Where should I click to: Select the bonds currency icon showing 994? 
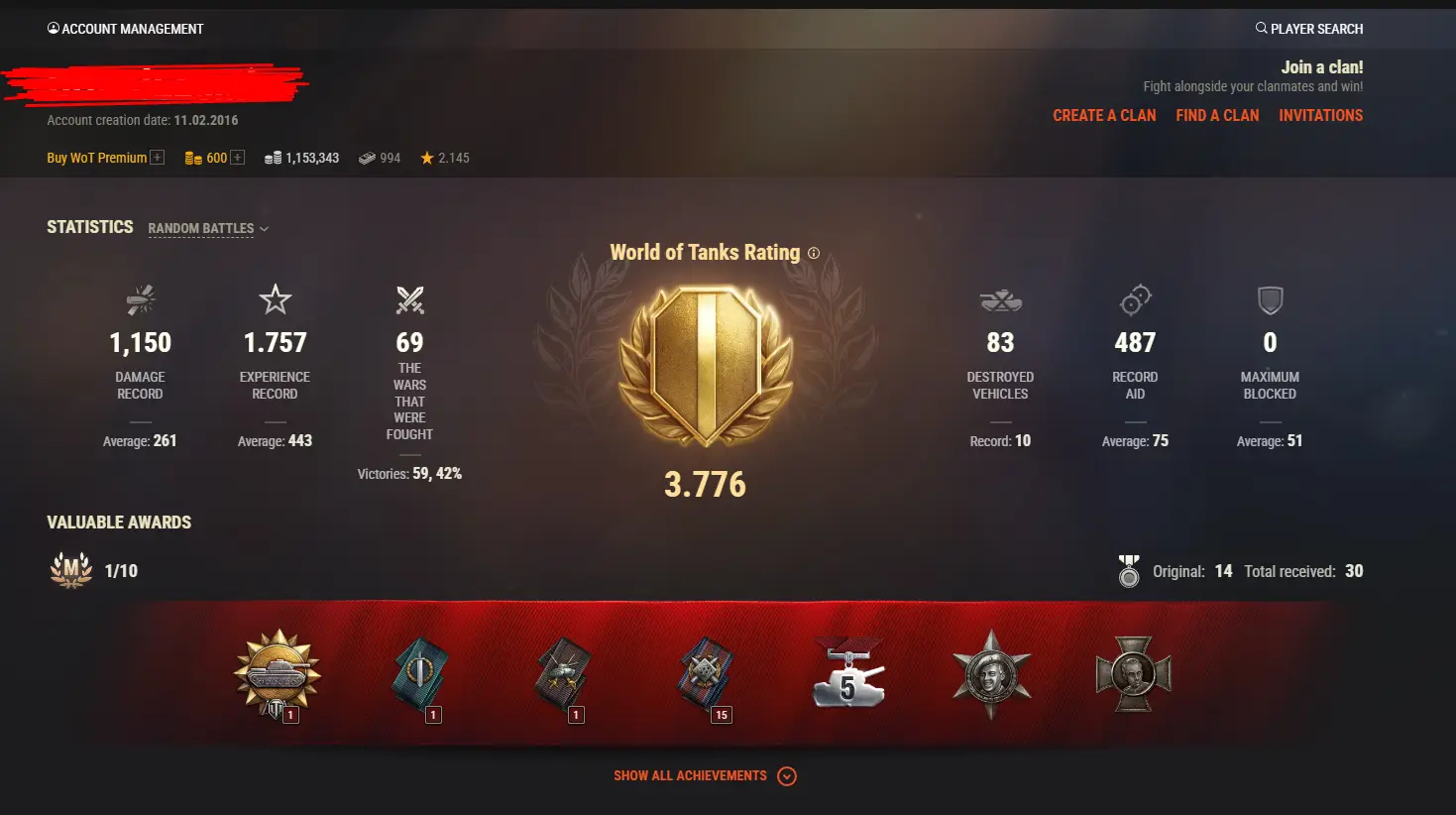click(366, 157)
